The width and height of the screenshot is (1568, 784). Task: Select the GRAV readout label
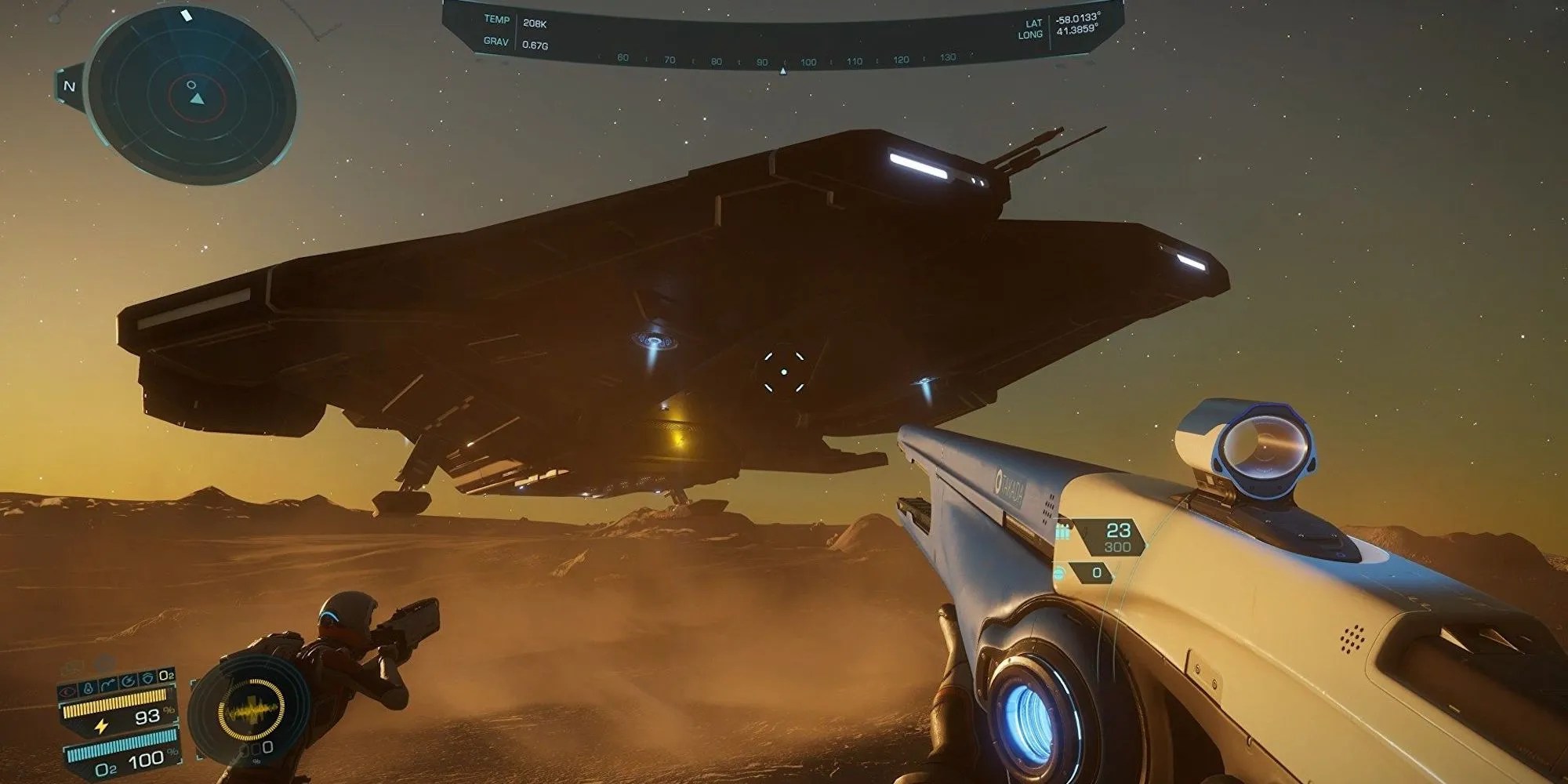point(496,41)
